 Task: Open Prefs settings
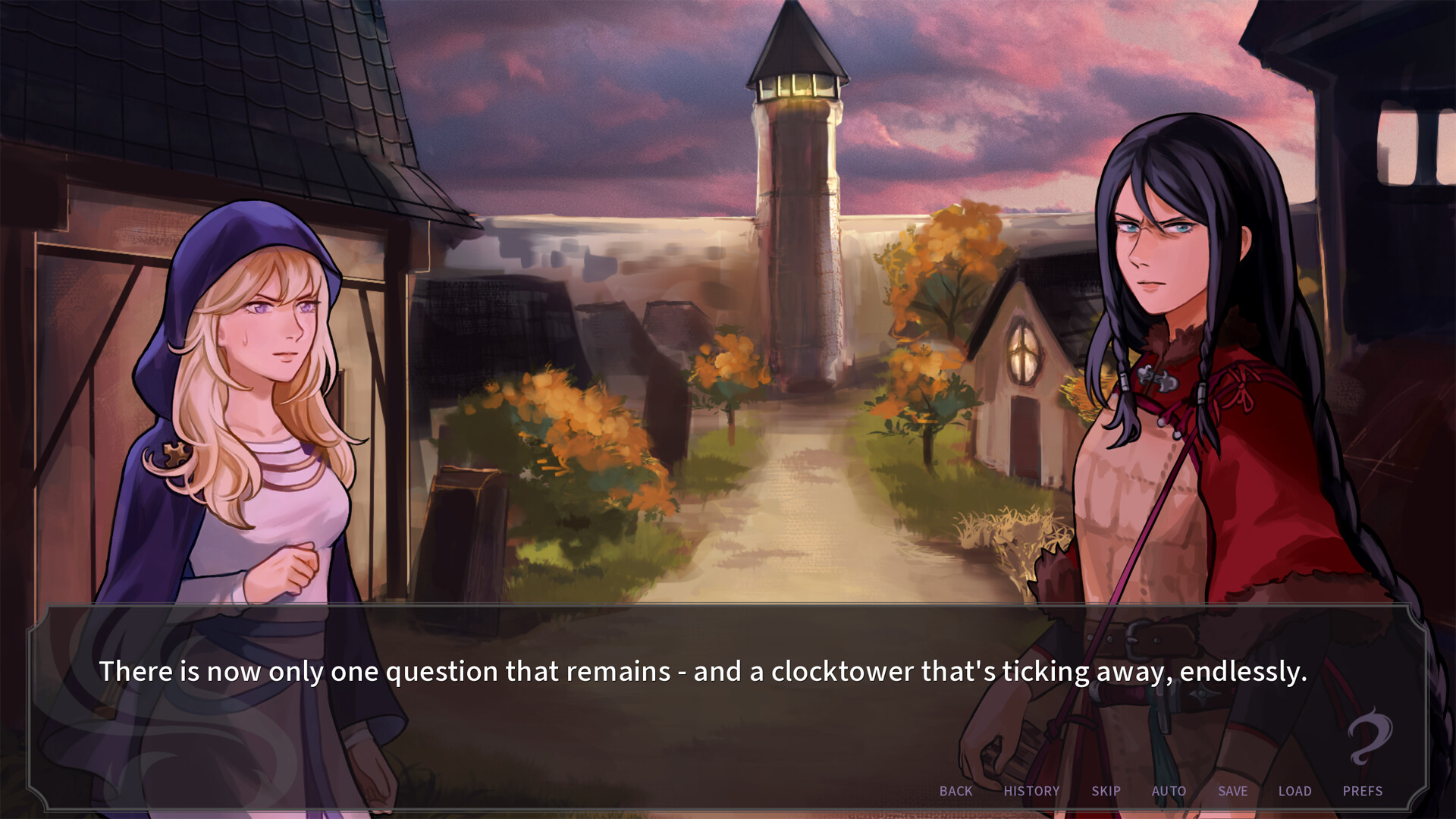[1362, 791]
